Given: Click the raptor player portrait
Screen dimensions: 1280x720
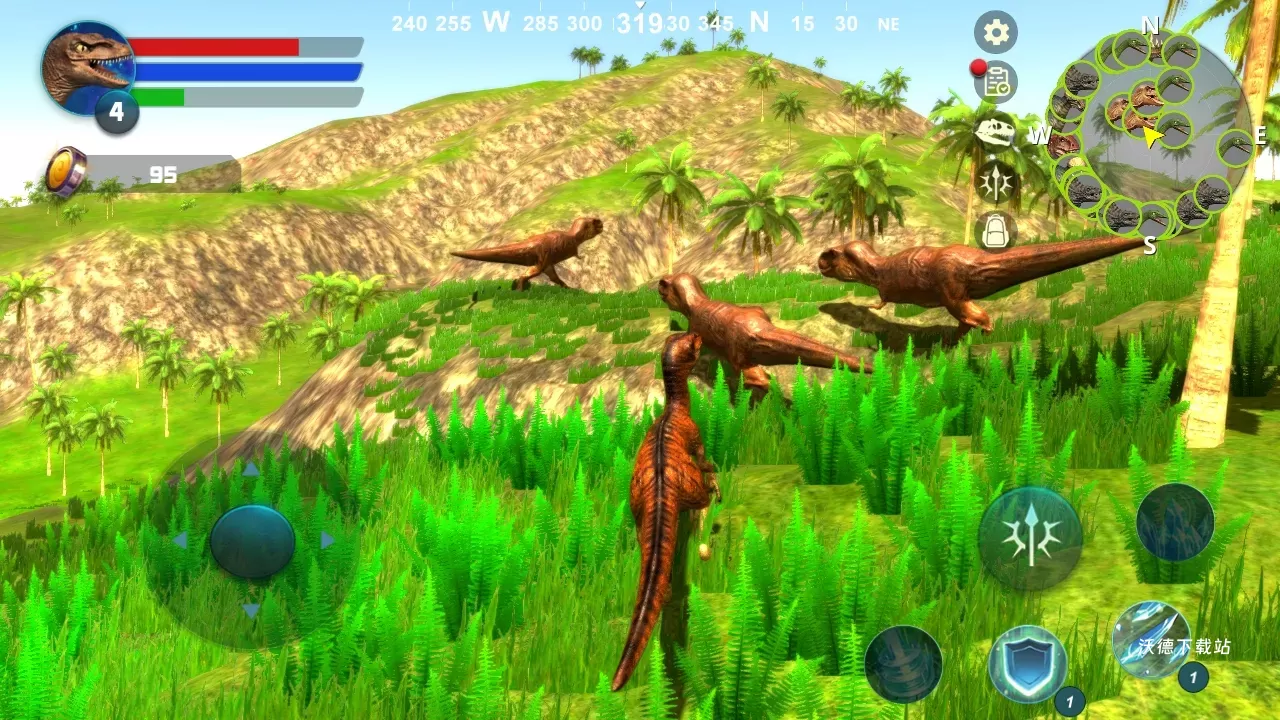Looking at the screenshot, I should [x=88, y=68].
